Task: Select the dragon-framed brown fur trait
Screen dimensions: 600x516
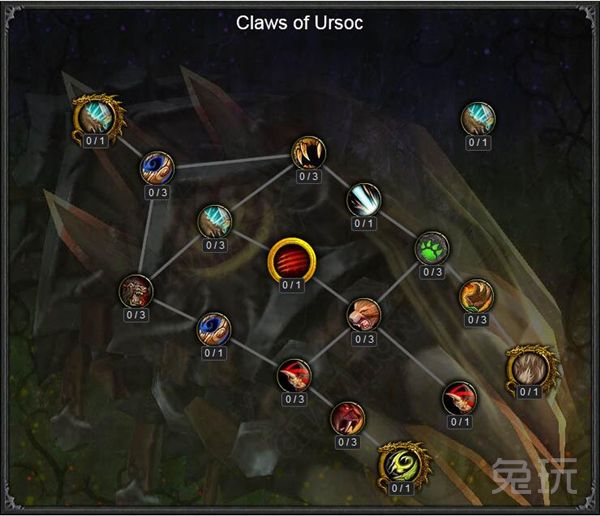Action: 528,367
